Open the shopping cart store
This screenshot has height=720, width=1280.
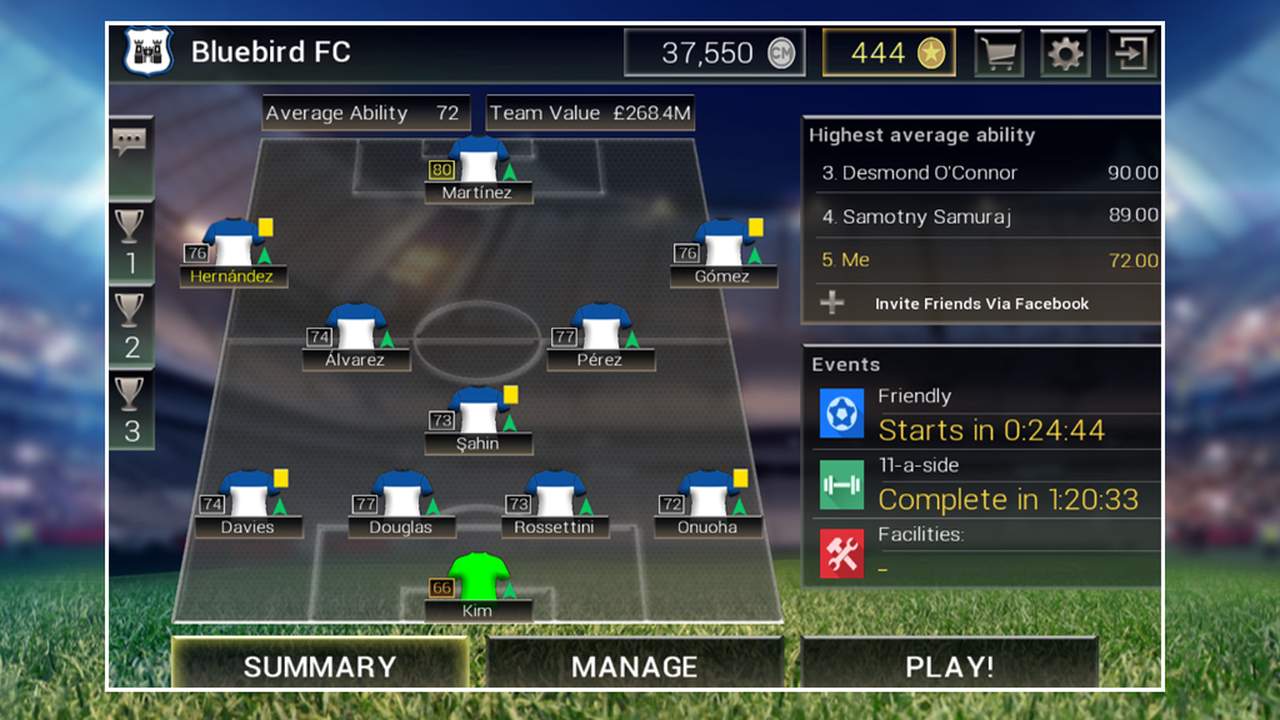pyautogui.click(x=998, y=53)
